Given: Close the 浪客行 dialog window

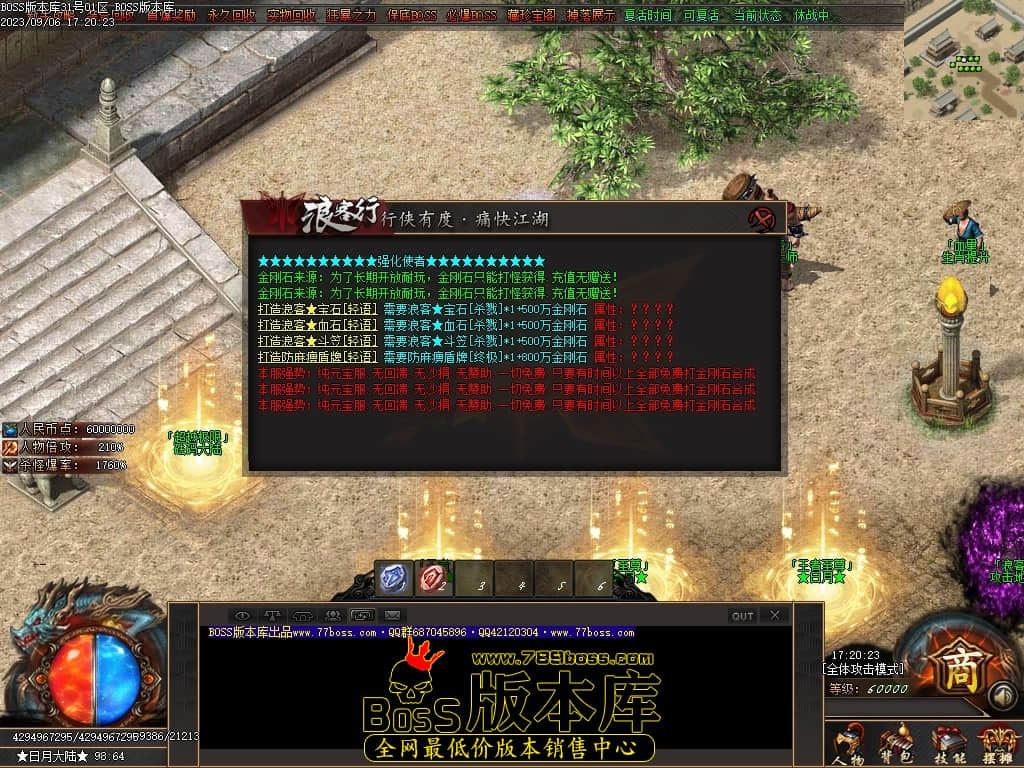Looking at the screenshot, I should pos(764,219).
